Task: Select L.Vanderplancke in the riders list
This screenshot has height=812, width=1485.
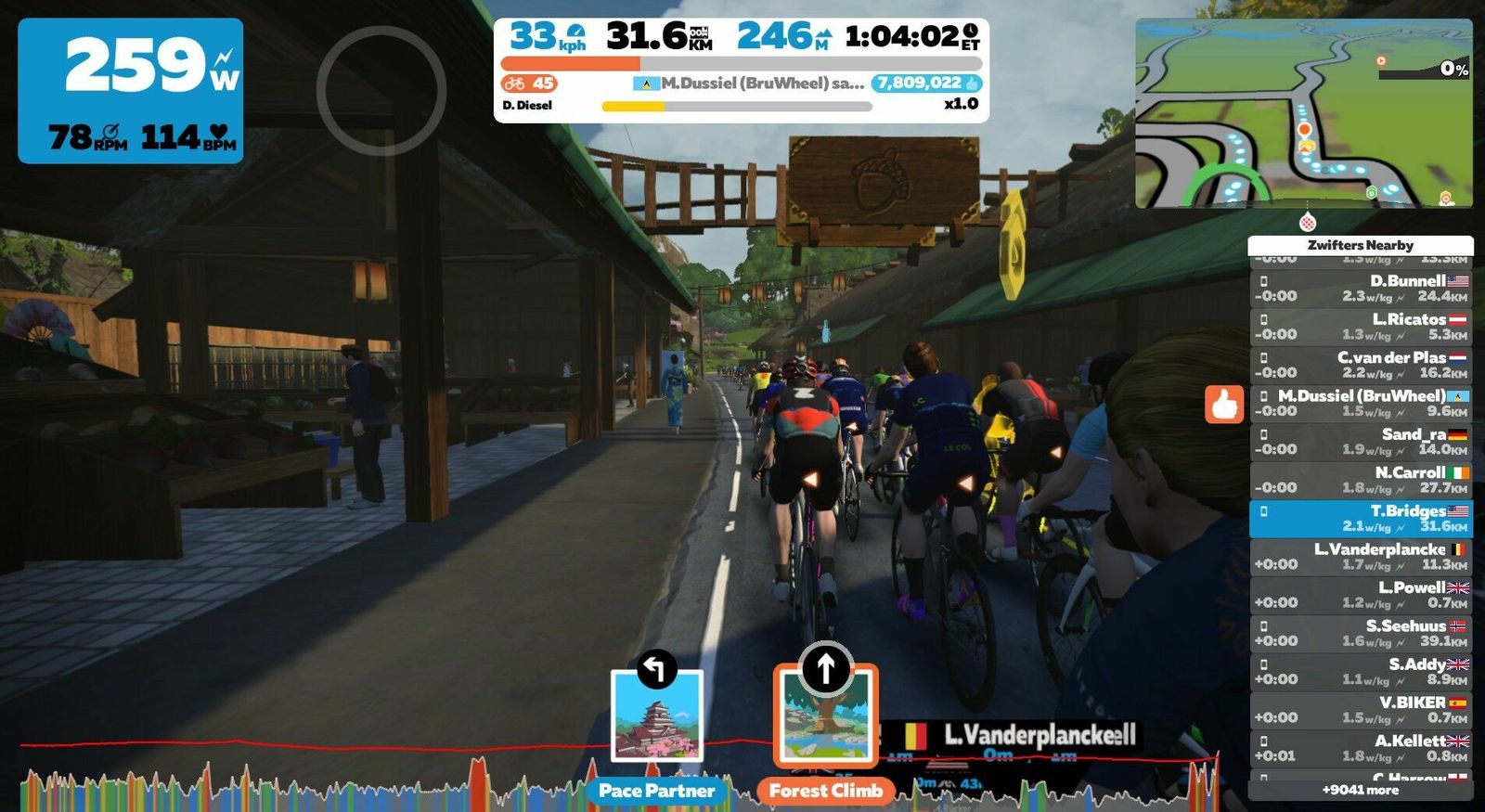Action: click(1361, 557)
